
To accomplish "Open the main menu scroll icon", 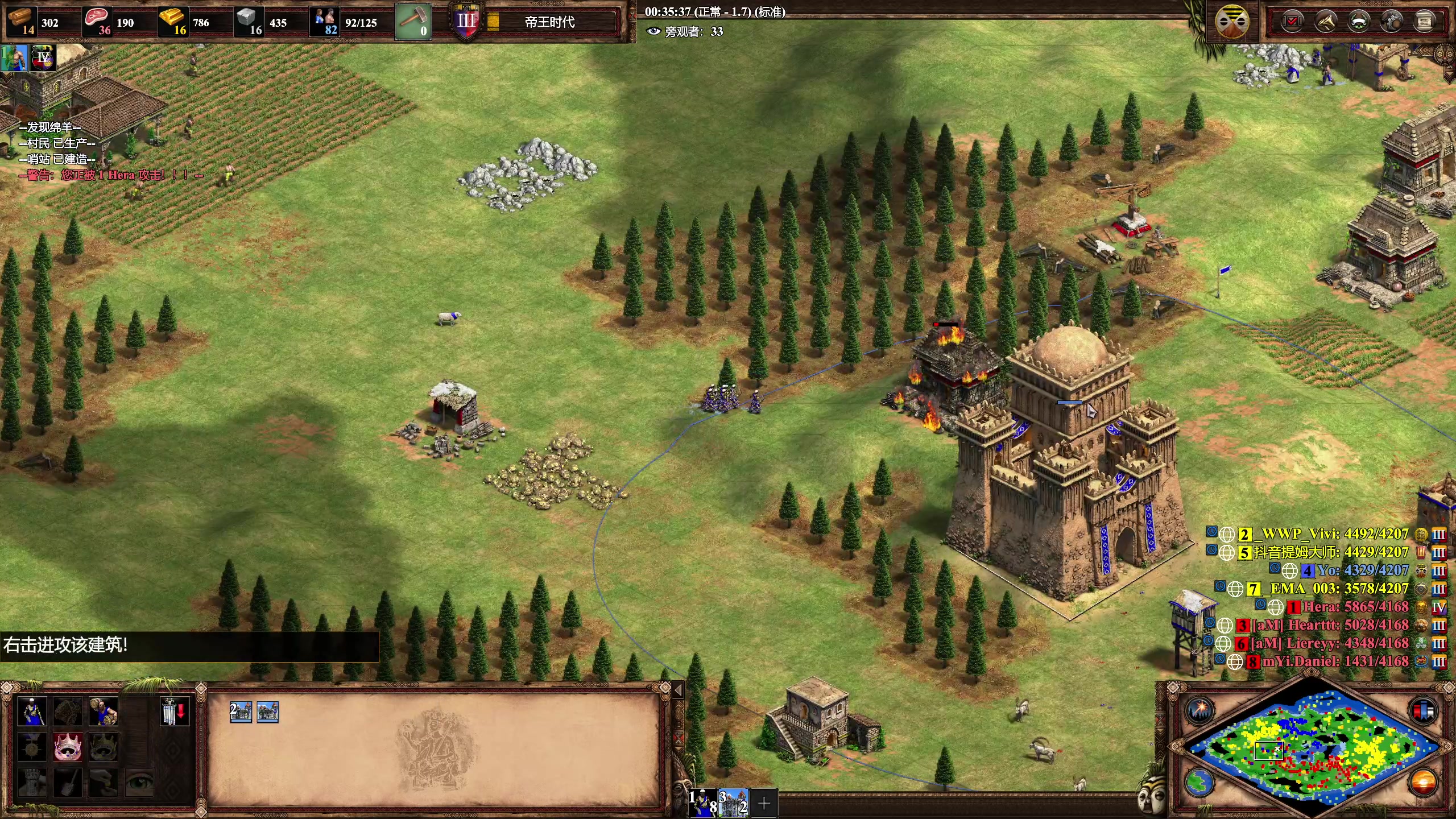I will [1425, 22].
